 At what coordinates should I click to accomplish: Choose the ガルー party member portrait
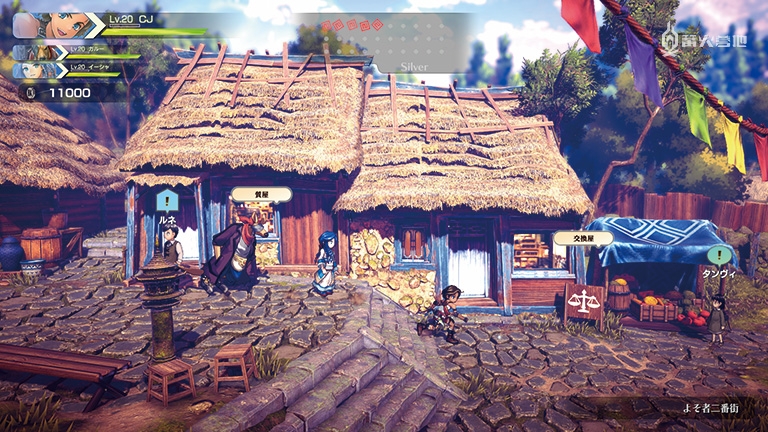36,51
